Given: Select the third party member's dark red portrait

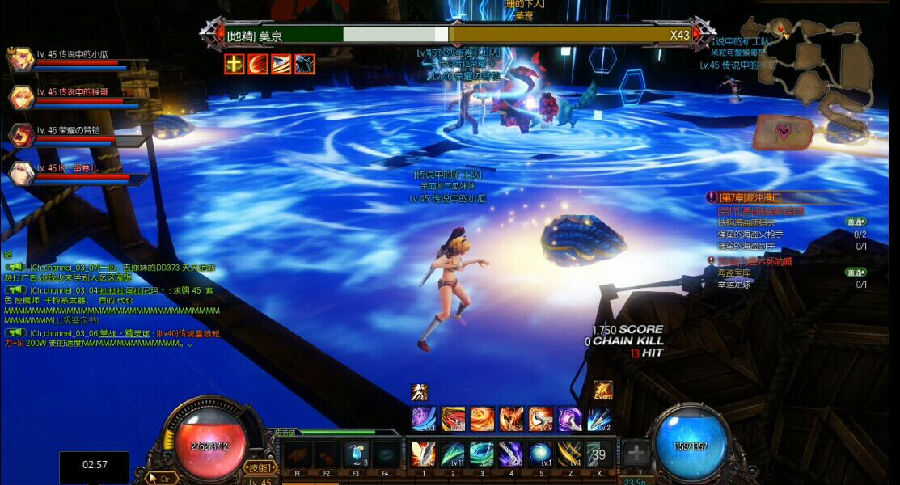Looking at the screenshot, I should [x=20, y=135].
